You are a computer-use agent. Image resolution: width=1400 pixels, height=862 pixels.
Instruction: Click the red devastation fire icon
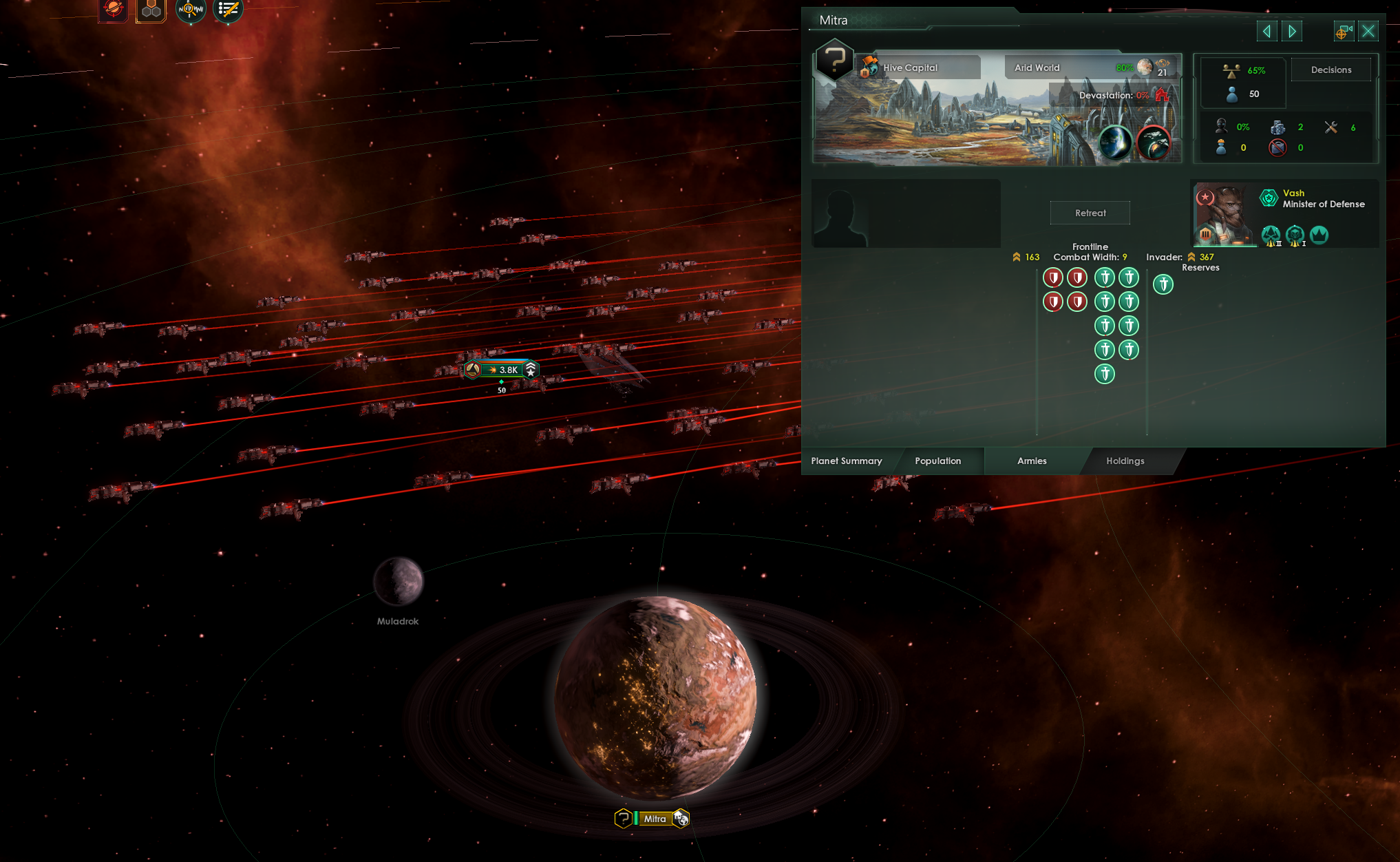point(1163,96)
